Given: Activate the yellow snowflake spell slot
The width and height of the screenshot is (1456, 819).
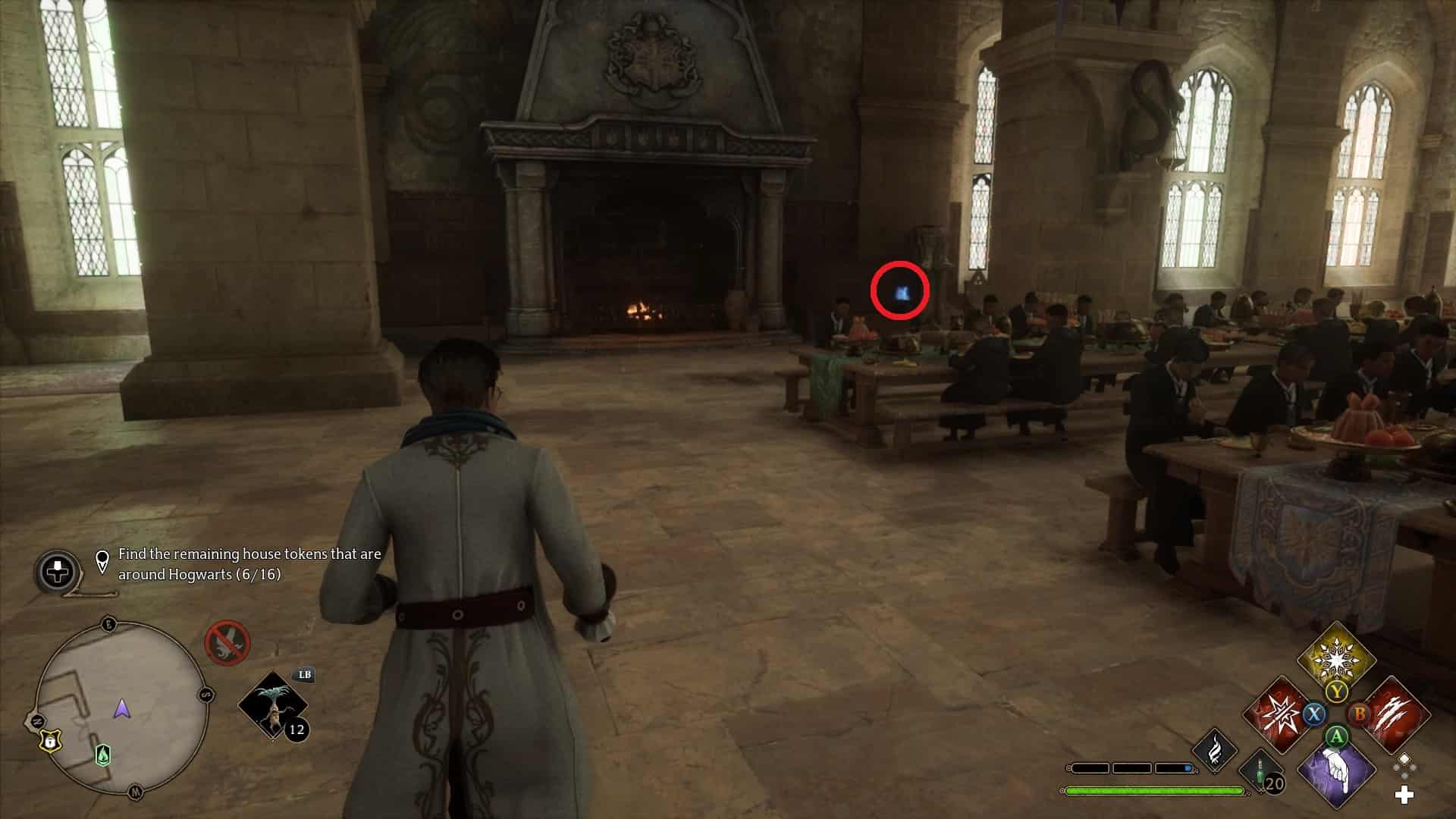Looking at the screenshot, I should pos(1336,658).
